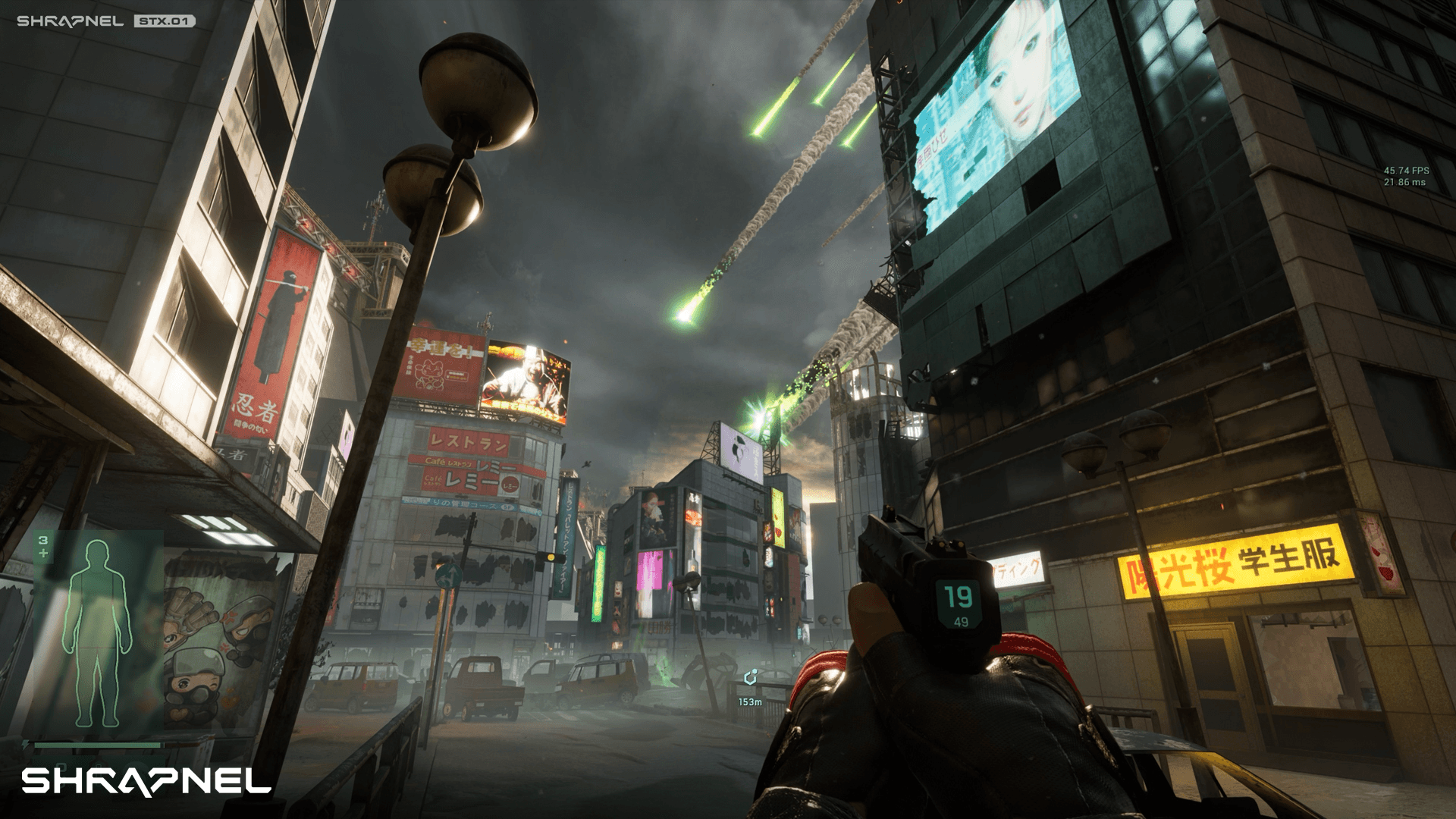The width and height of the screenshot is (1456, 819).
Task: Click the medkit plus icon on the health panel
Action: [x=42, y=553]
